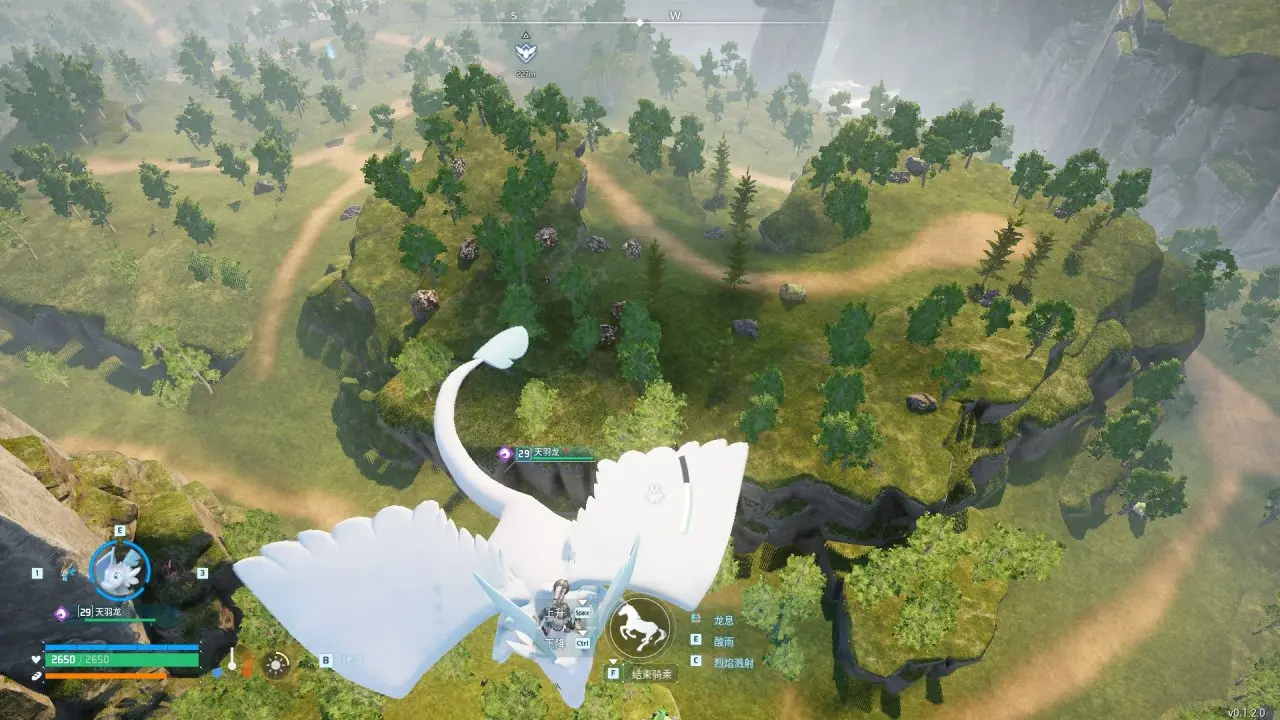This screenshot has width=1280, height=720.
Task: Choose the 结束骑乘 dismount option
Action: (x=653, y=674)
